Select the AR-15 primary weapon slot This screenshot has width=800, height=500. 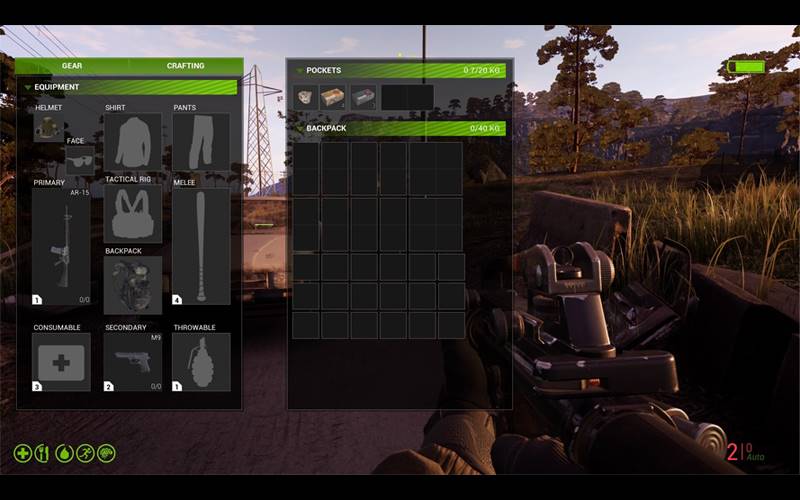pyautogui.click(x=61, y=246)
